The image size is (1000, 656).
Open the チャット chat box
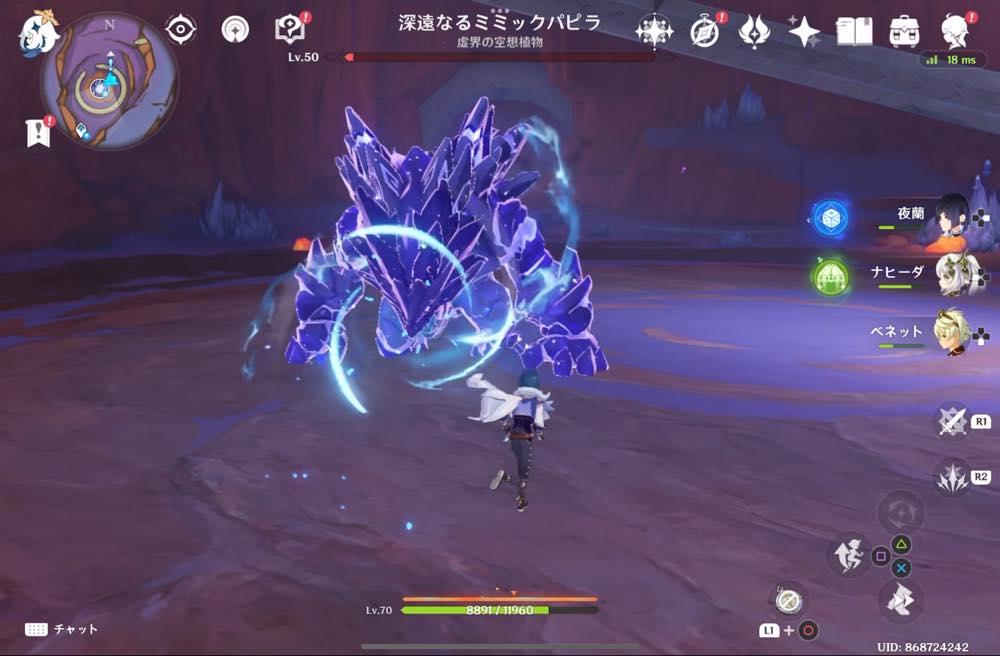coord(62,629)
